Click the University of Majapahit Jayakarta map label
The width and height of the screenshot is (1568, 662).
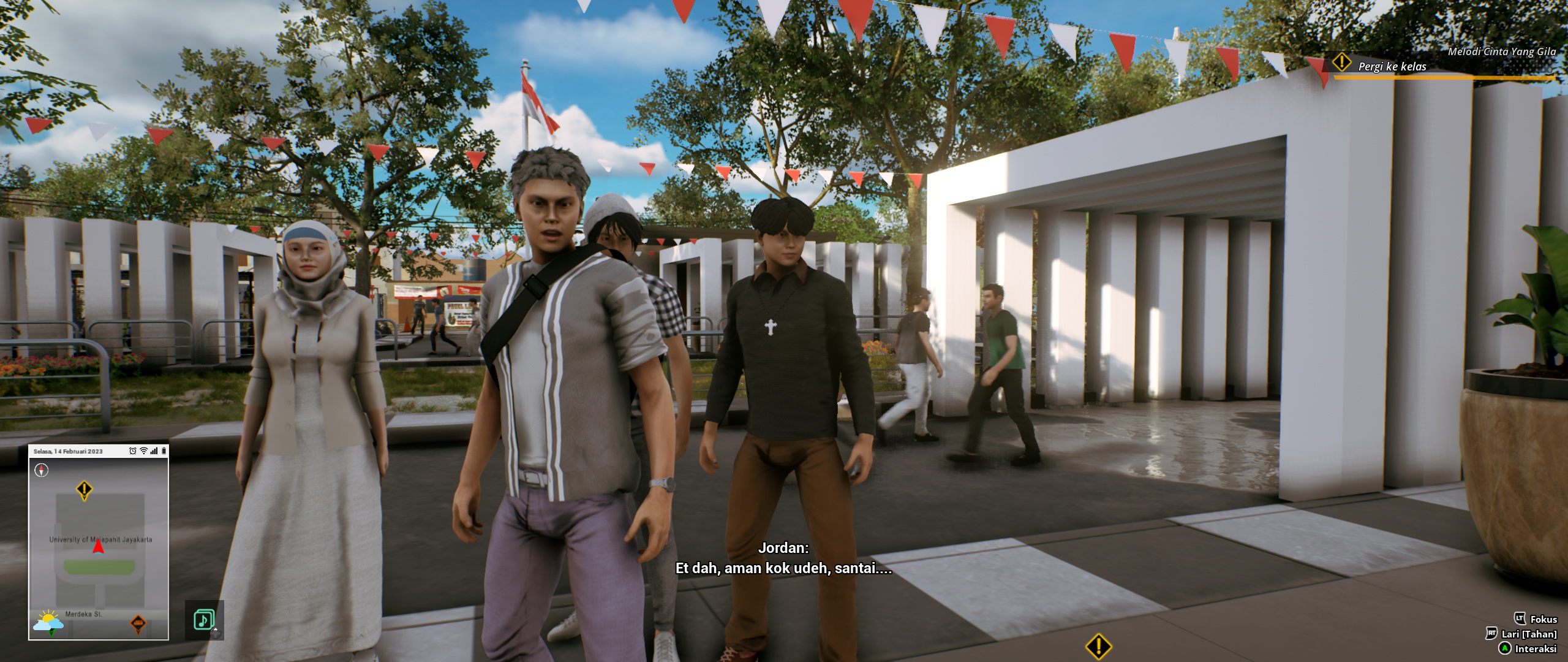pos(101,539)
